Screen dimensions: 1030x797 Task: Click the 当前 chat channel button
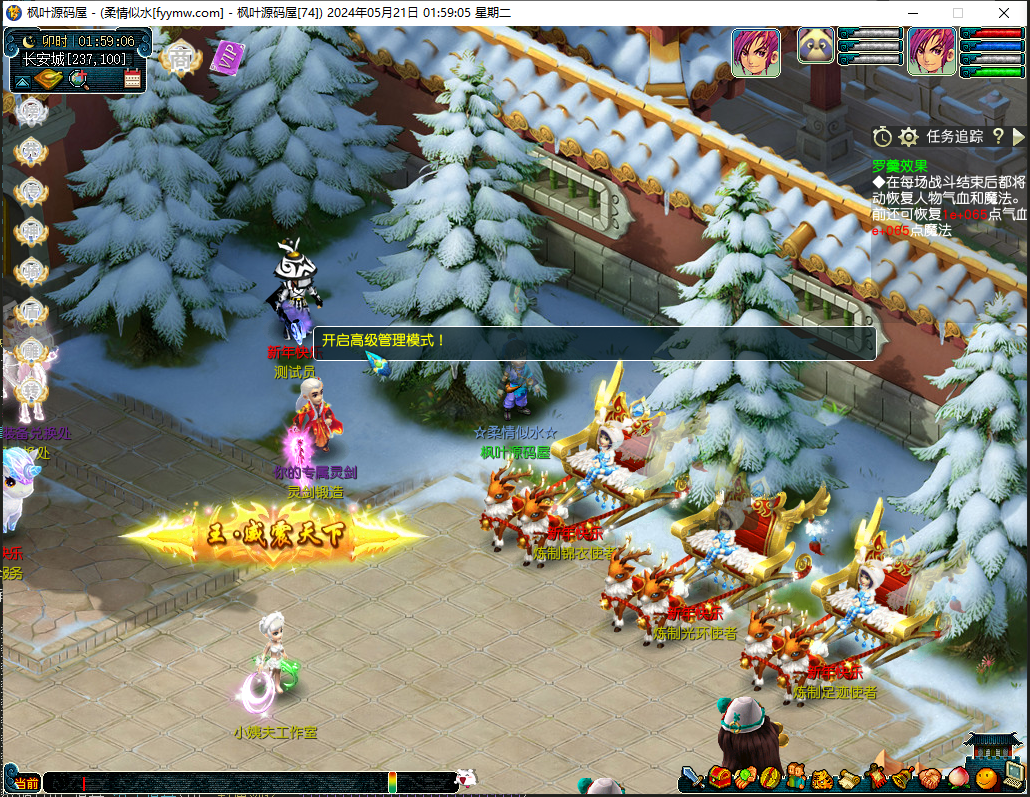26,783
